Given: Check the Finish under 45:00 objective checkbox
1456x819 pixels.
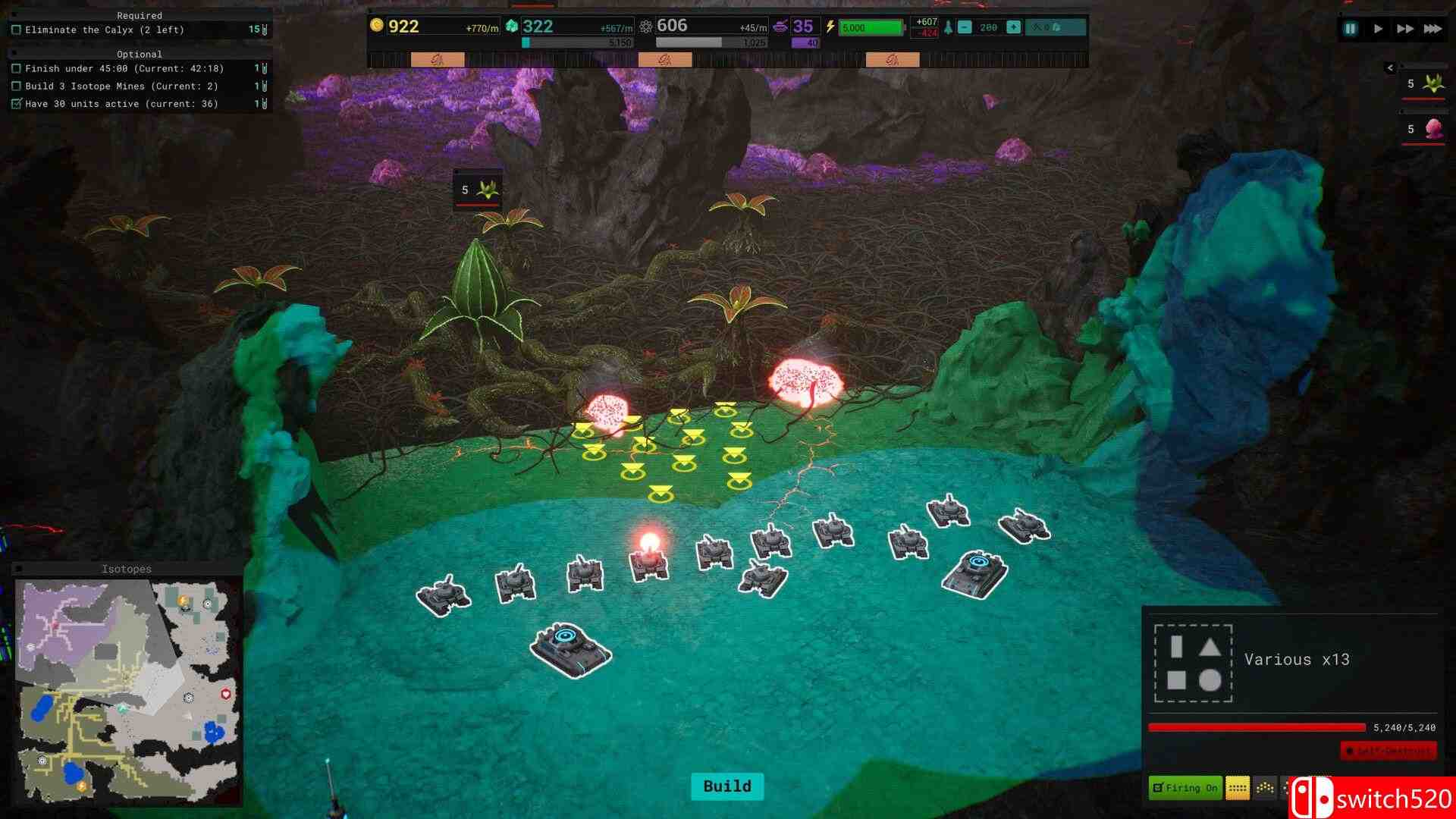Looking at the screenshot, I should point(17,68).
